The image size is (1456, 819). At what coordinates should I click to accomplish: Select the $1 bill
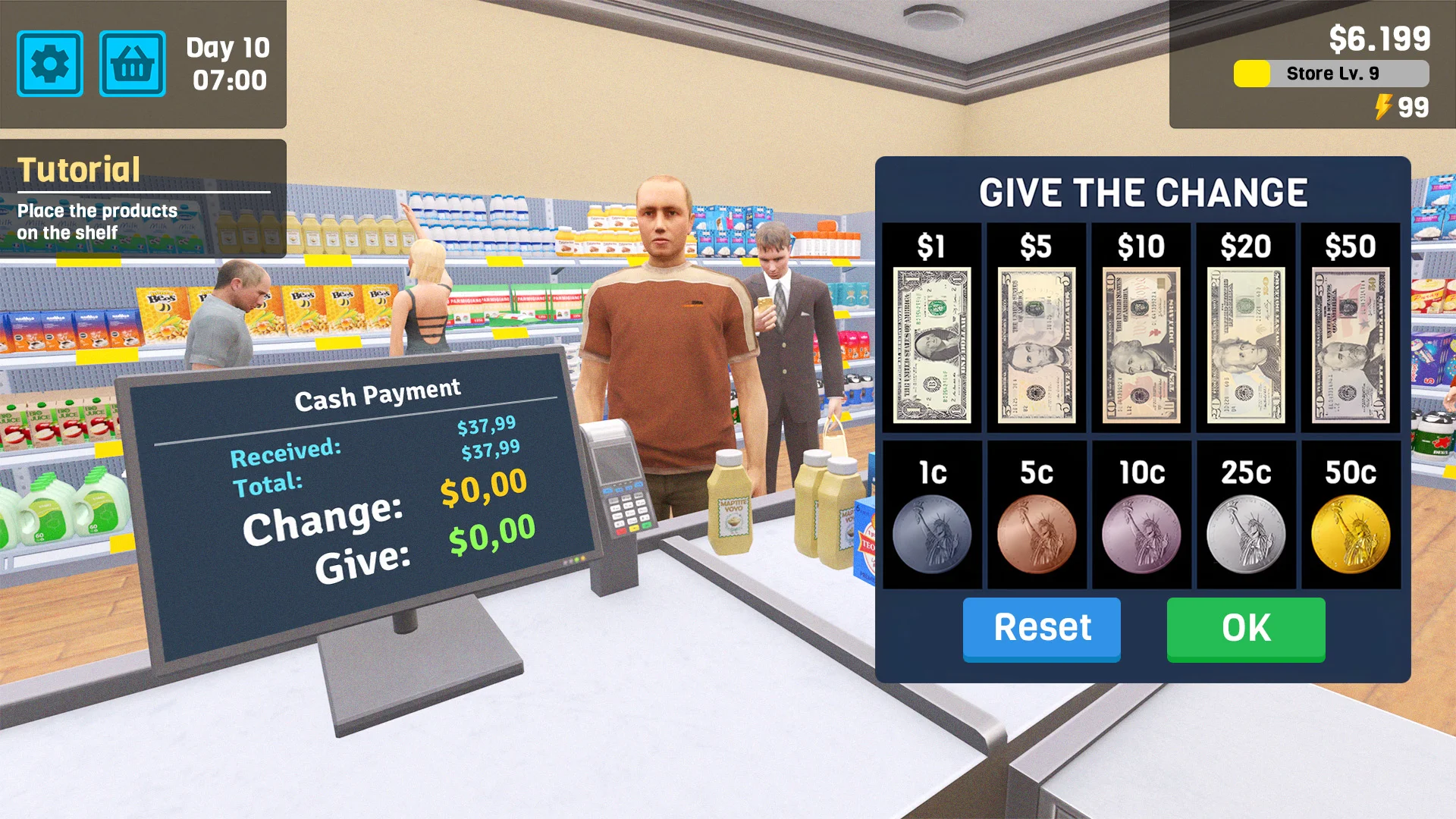(931, 341)
